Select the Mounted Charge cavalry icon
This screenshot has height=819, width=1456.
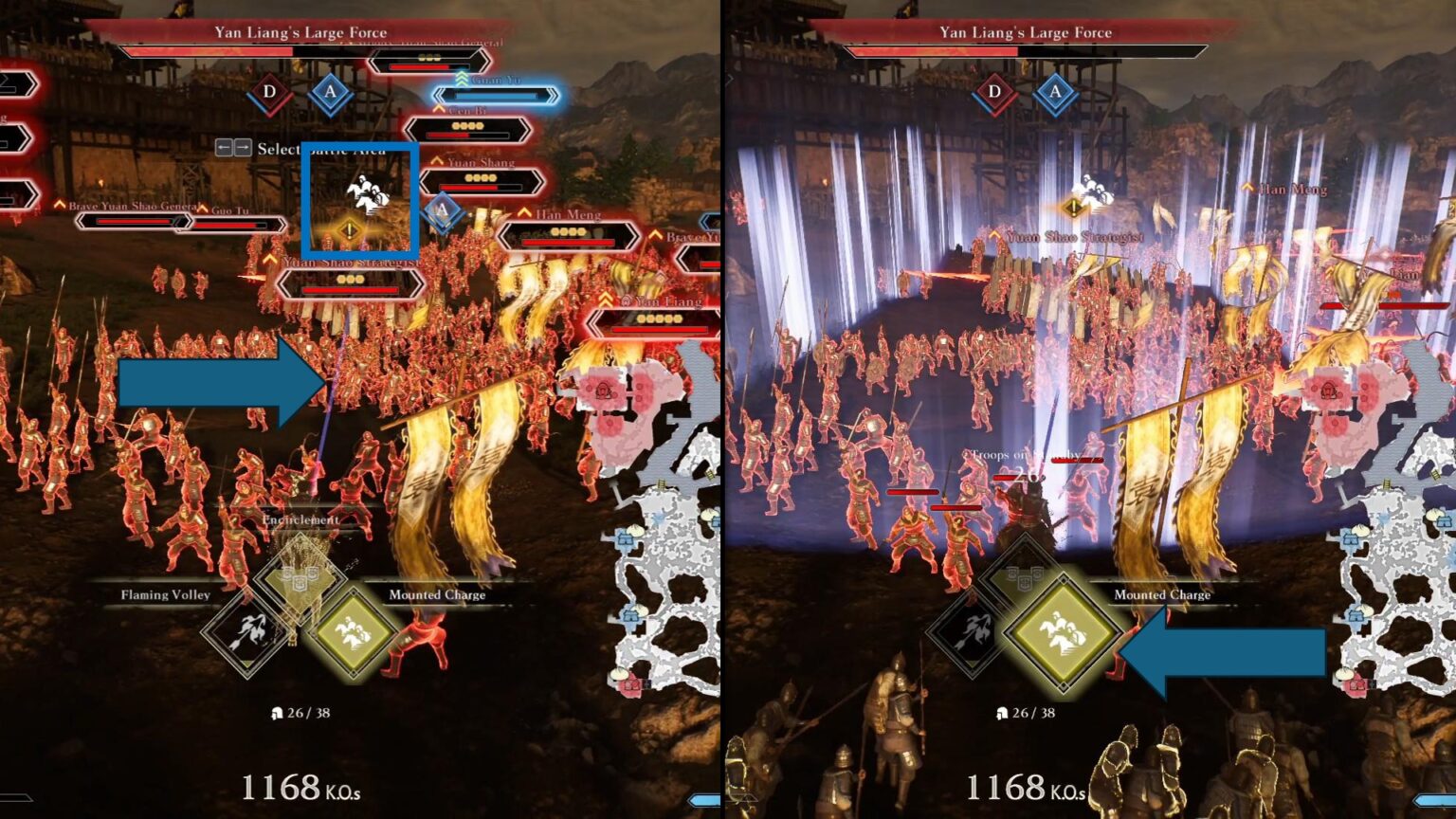[x=353, y=631]
